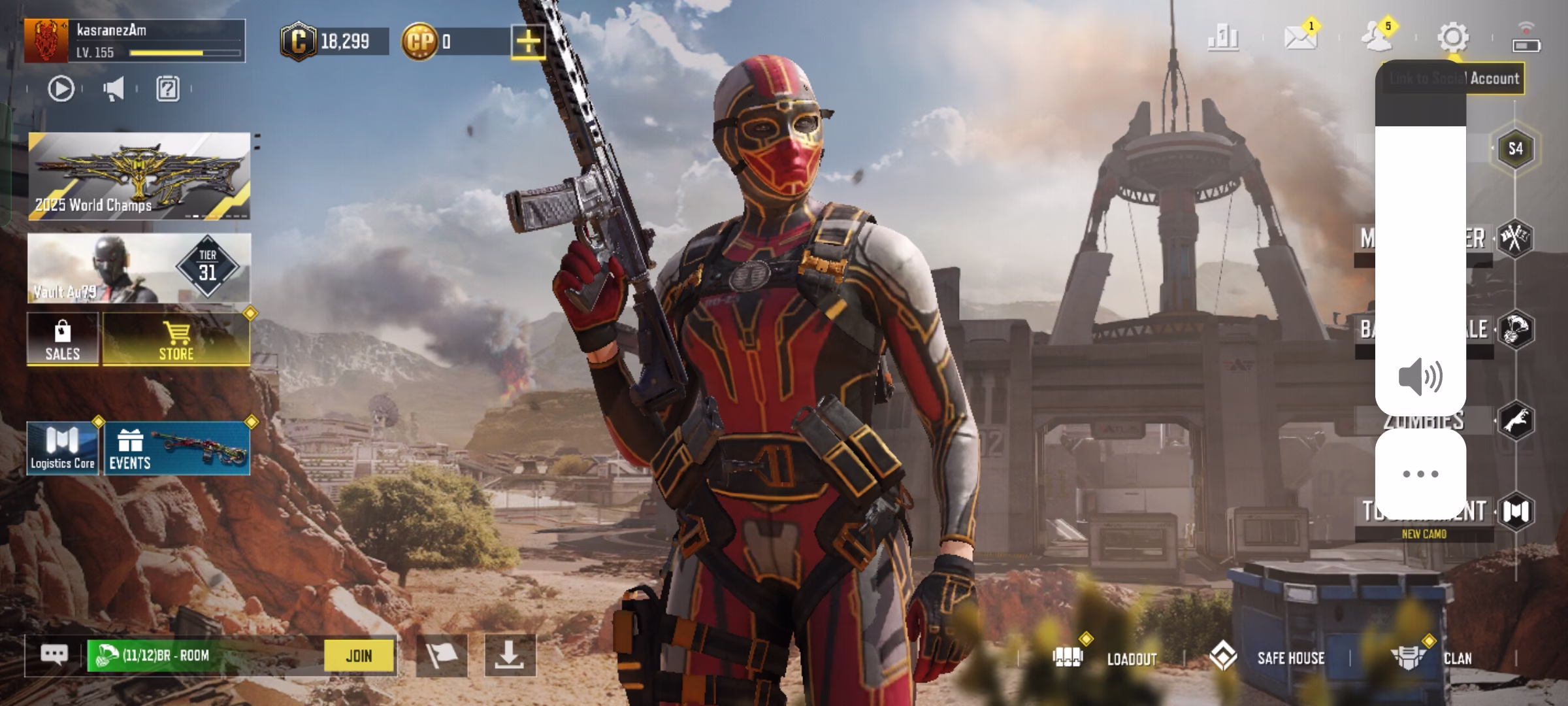The image size is (1568, 706).
Task: Click the 2025 World Champs banner
Action: (x=139, y=176)
